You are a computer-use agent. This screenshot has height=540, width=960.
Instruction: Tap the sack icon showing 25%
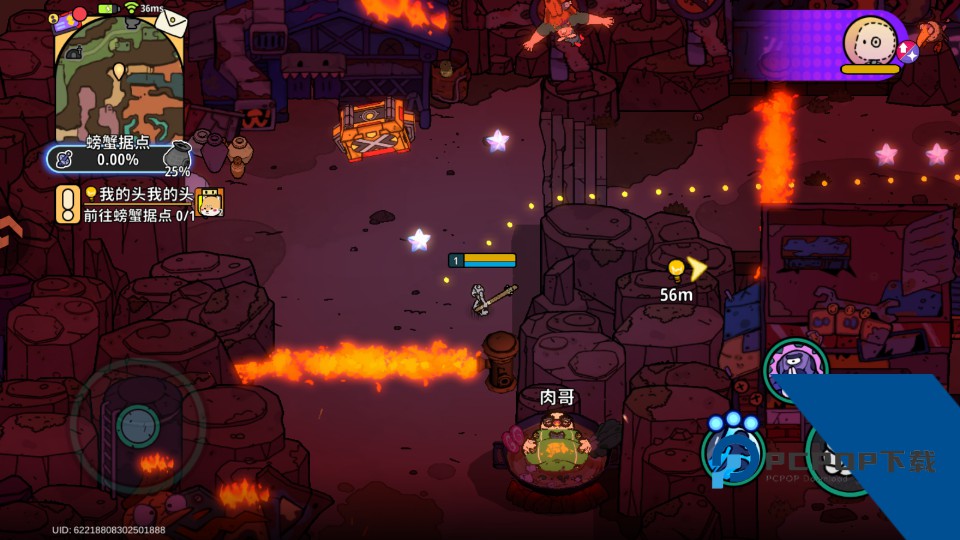click(177, 157)
